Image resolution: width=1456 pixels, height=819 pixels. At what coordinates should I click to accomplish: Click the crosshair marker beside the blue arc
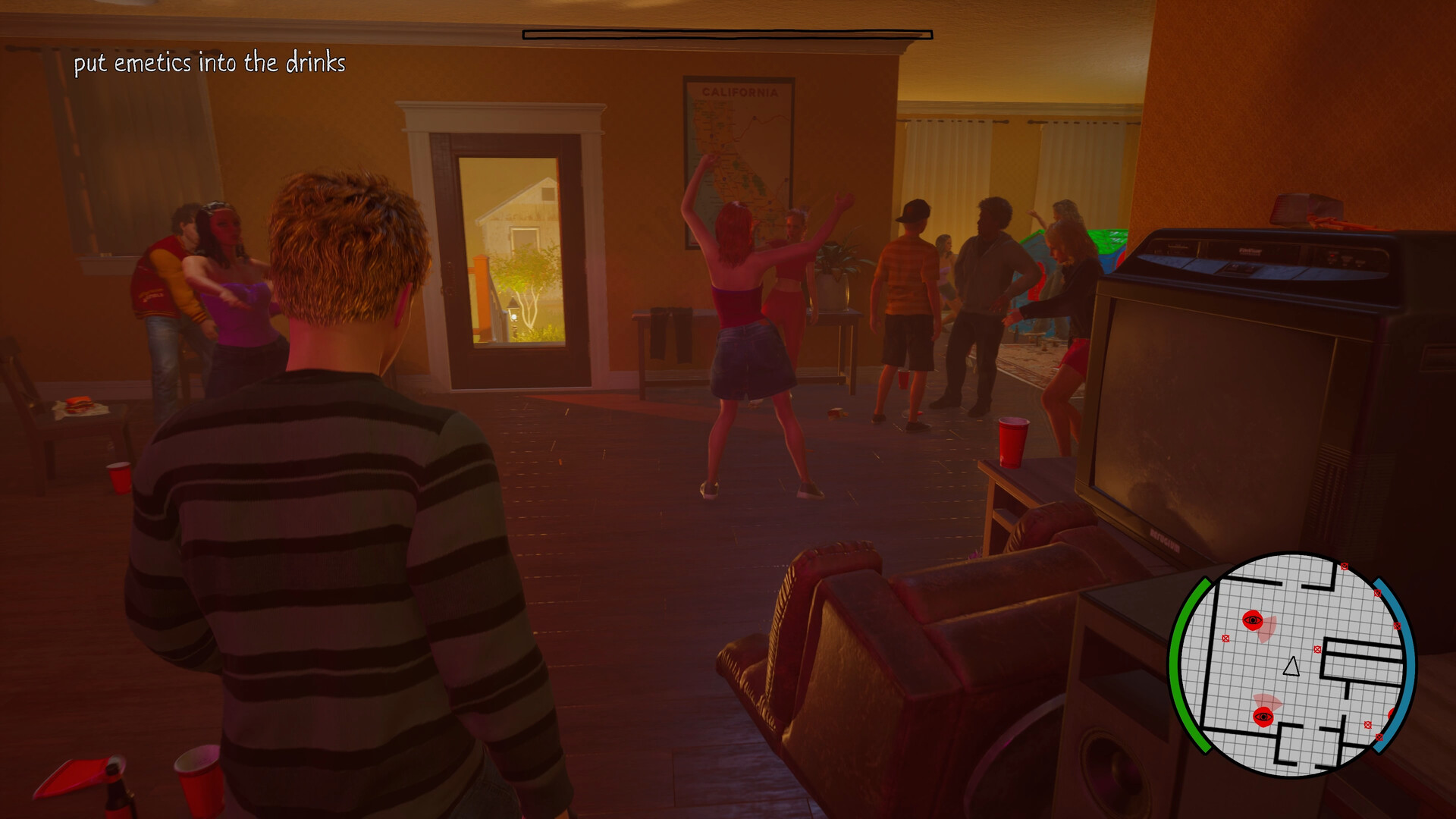(x=1398, y=626)
